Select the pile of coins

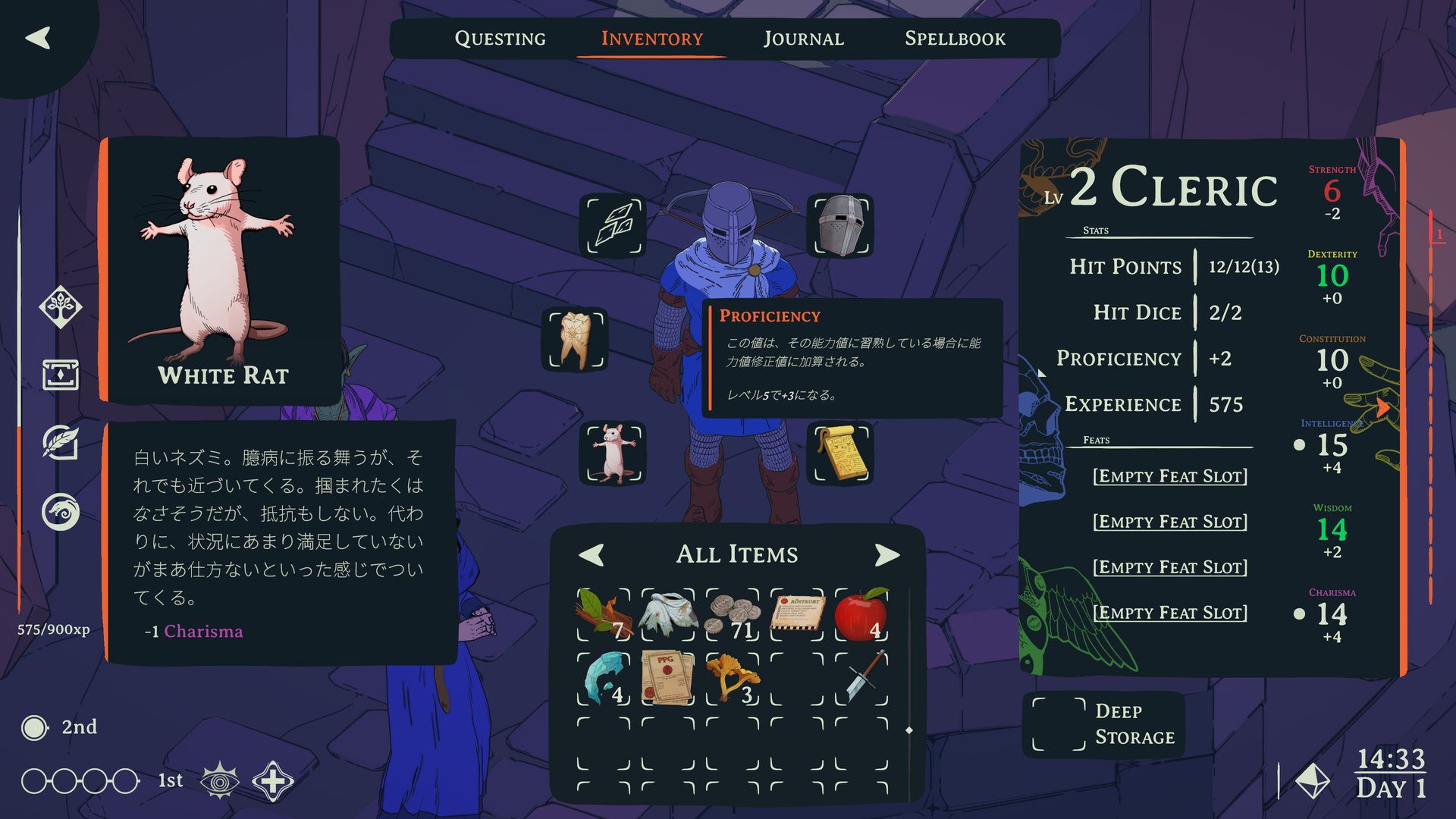pyautogui.click(x=732, y=614)
